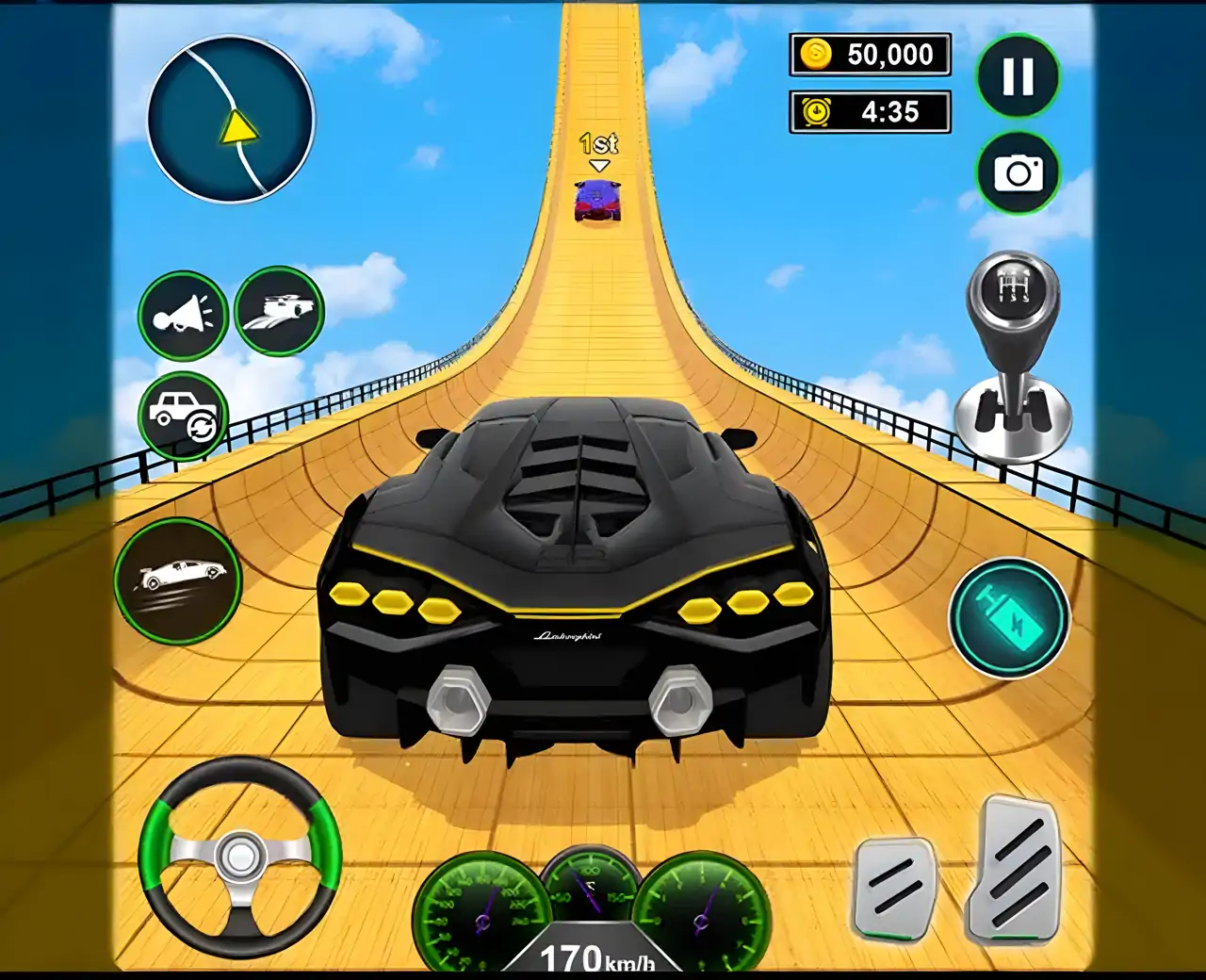Tap the gear shift lever

click(1014, 358)
